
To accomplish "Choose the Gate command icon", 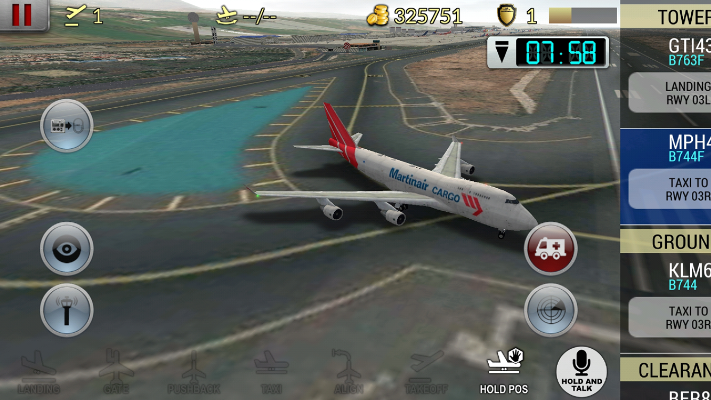I will pos(115,372).
